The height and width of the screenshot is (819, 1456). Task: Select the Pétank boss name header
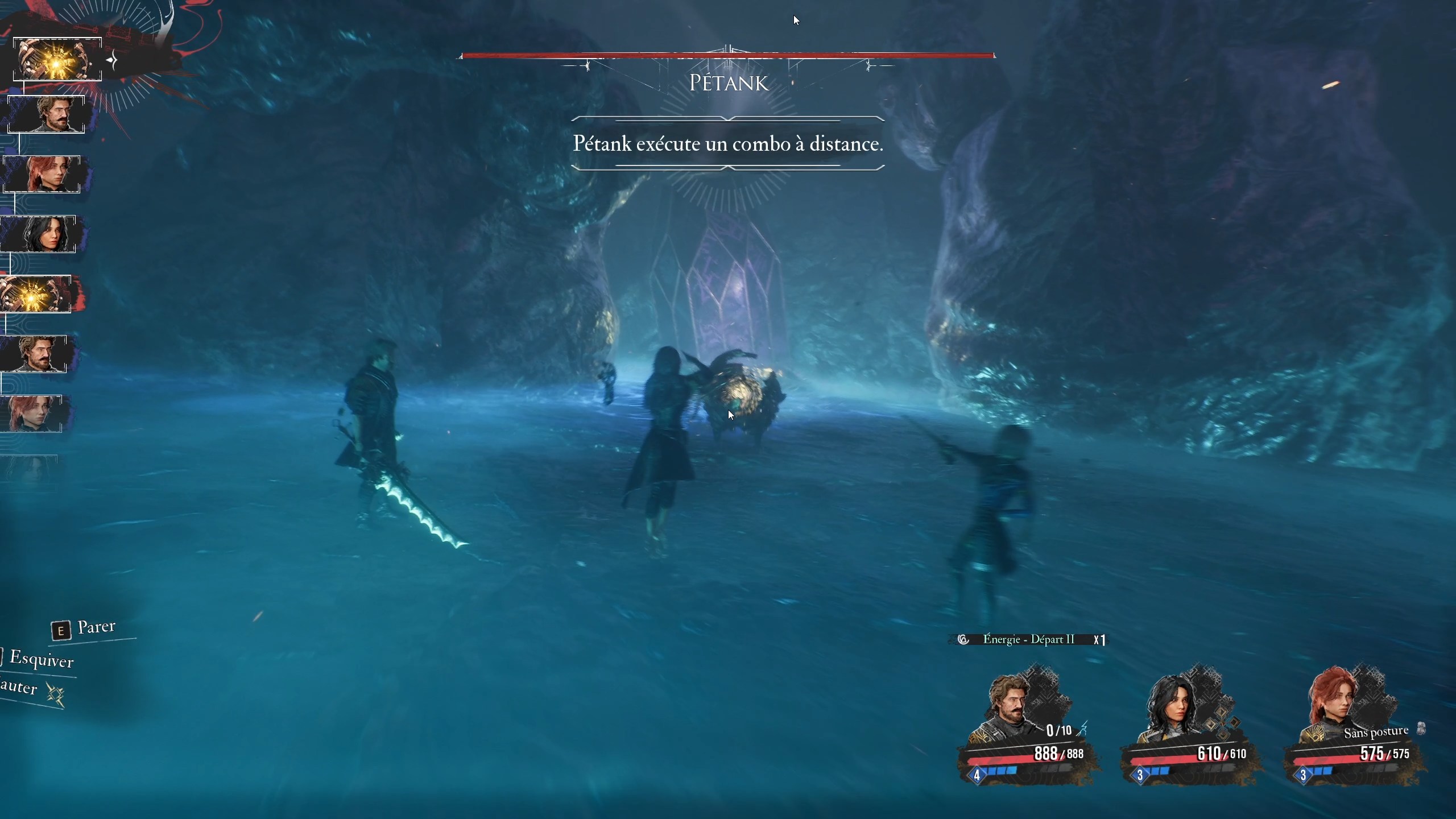coord(727,83)
